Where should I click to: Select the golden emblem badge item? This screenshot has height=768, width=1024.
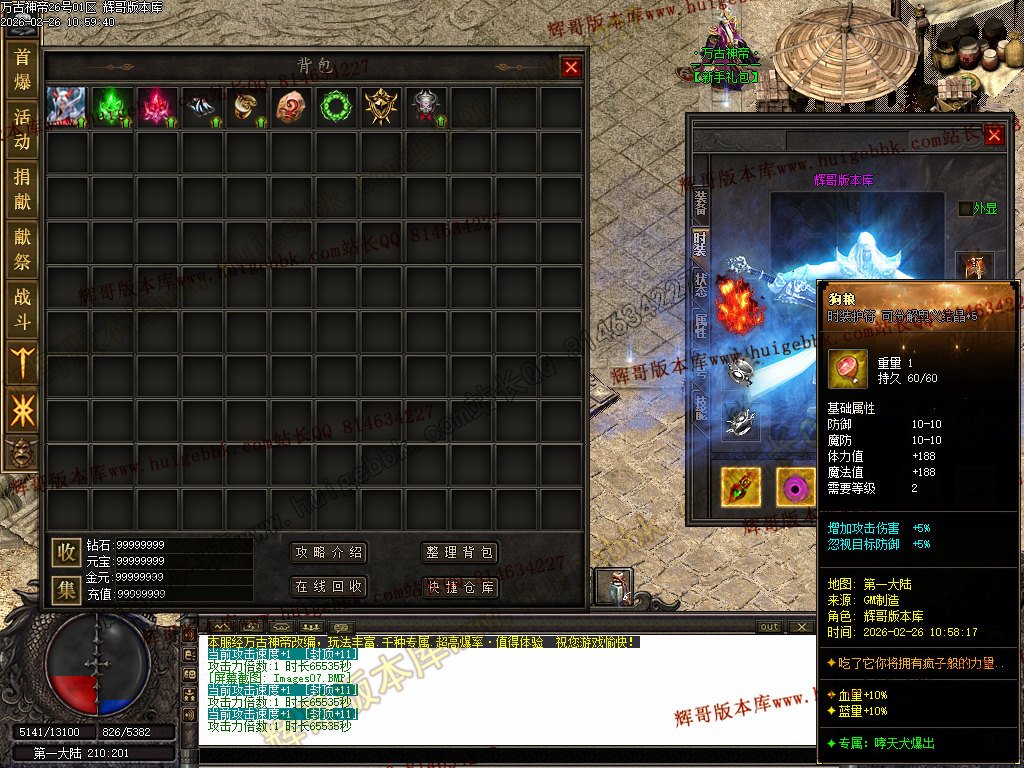[381, 107]
